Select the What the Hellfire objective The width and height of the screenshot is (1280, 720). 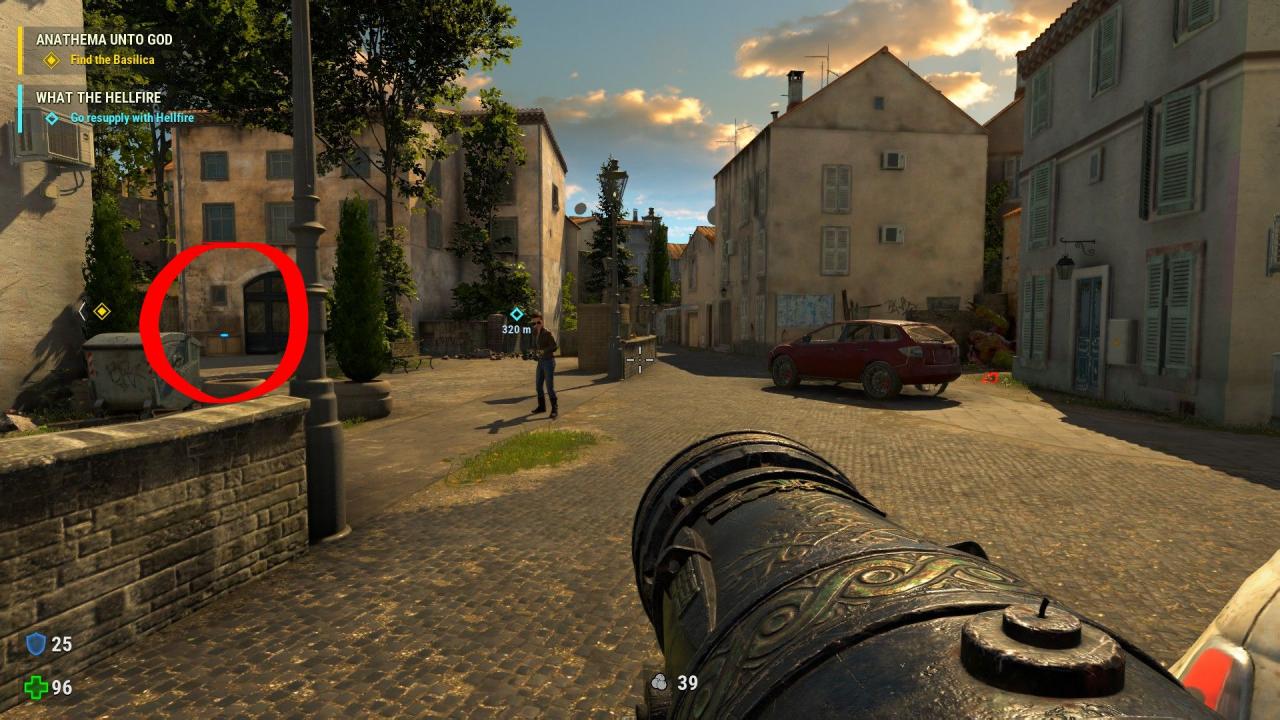[x=98, y=98]
